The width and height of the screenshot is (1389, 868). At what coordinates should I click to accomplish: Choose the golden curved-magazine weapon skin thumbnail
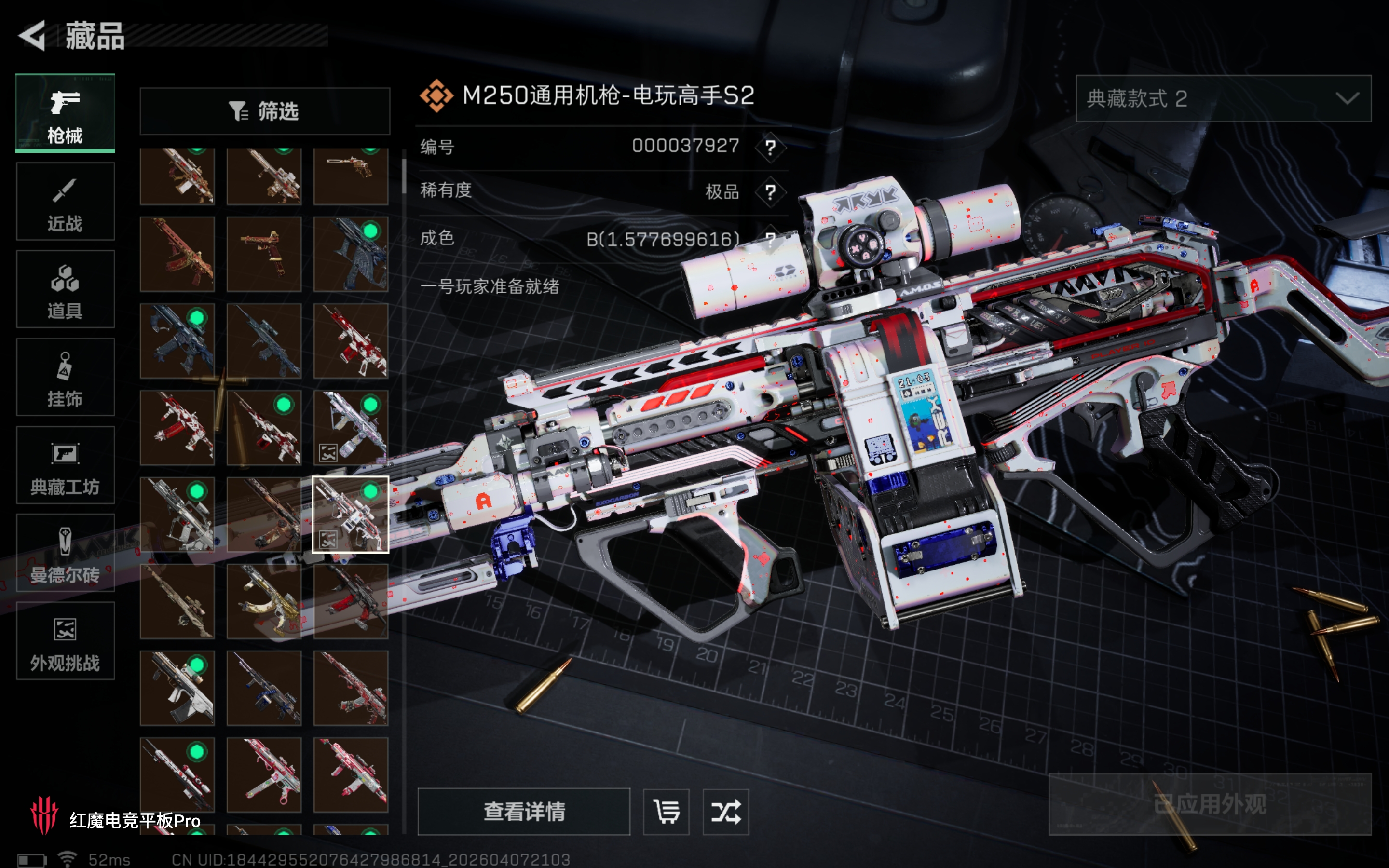coord(264,601)
